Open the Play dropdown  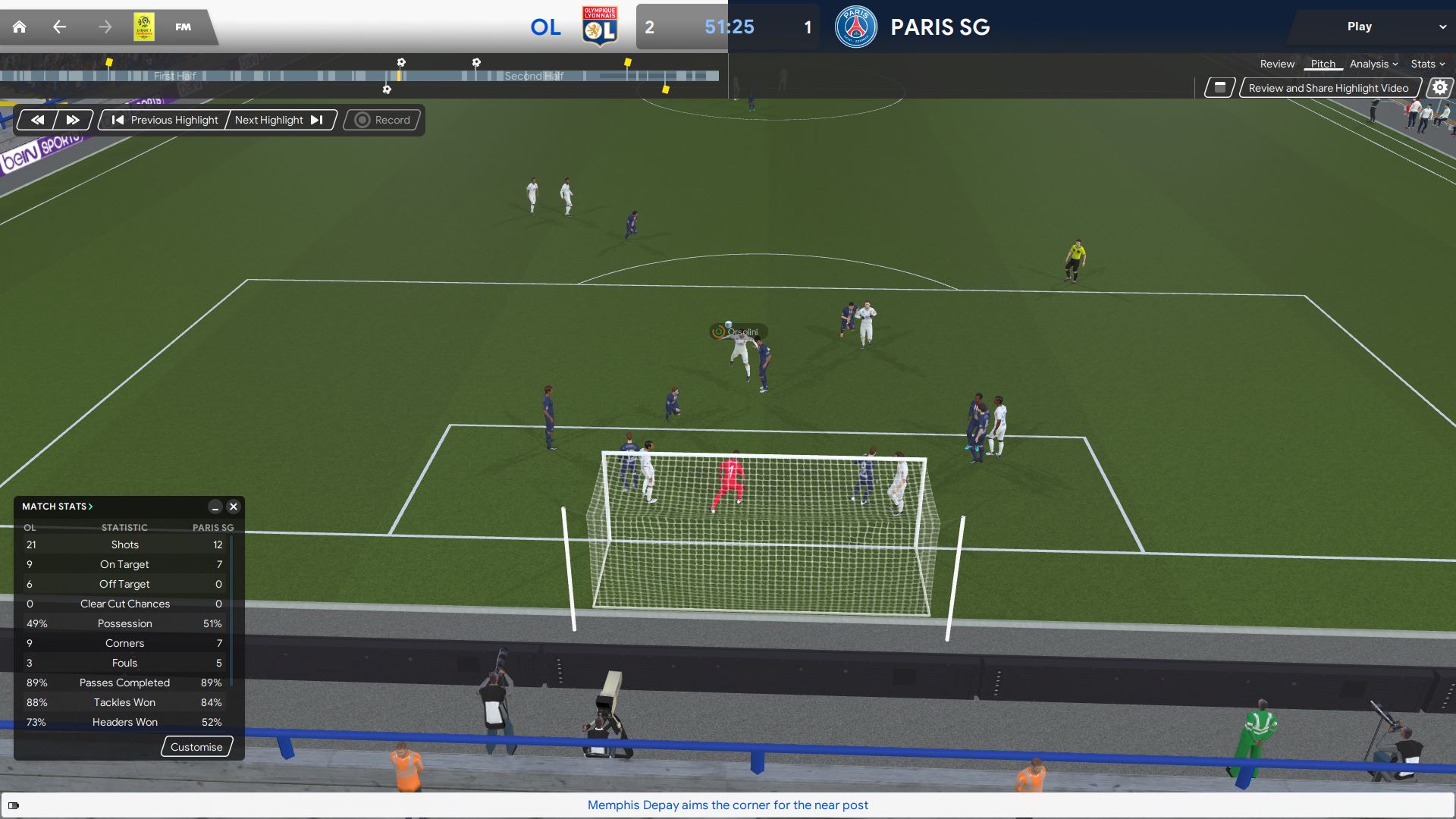[x=1371, y=27]
